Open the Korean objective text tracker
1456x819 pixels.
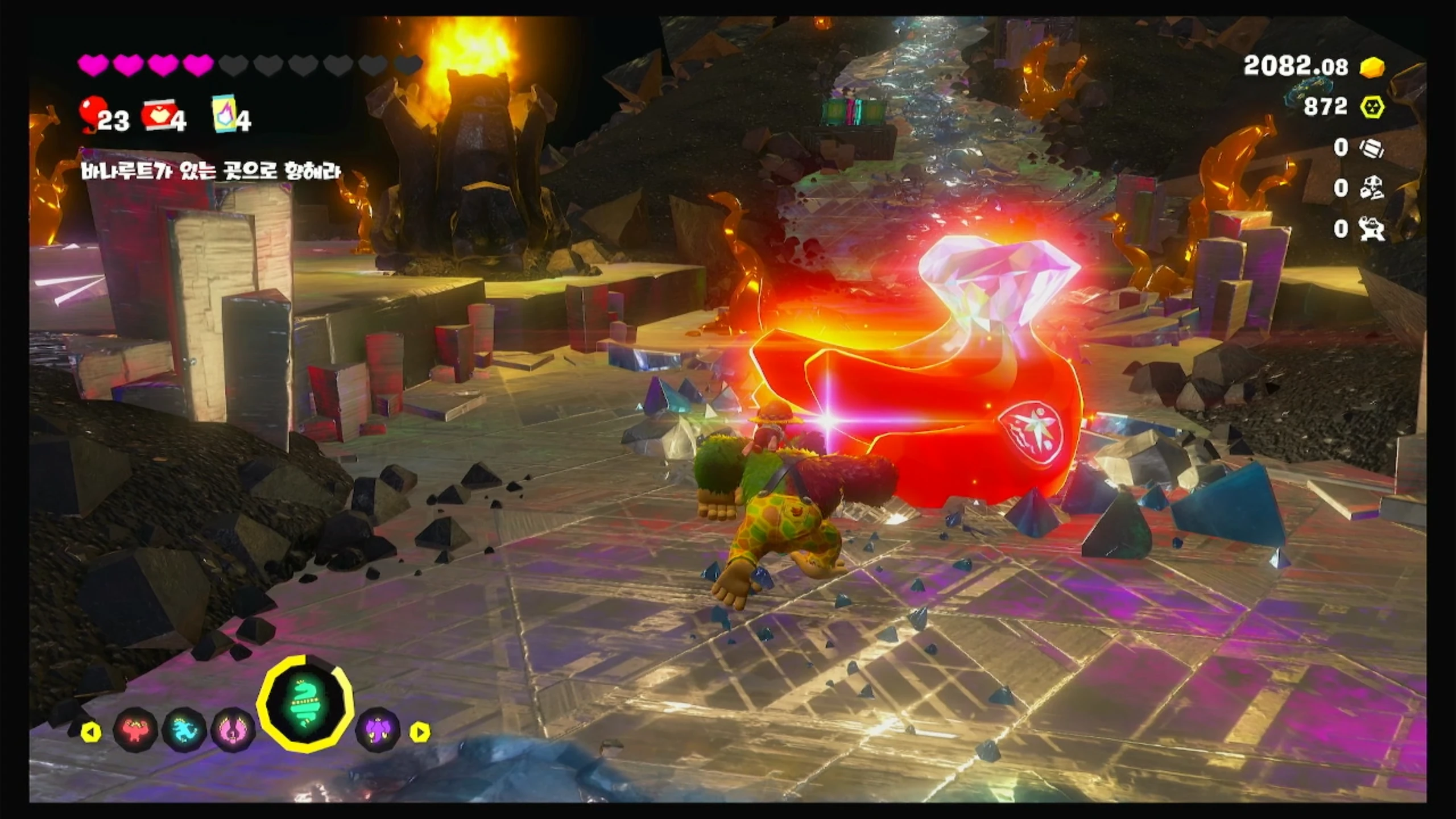[210, 170]
